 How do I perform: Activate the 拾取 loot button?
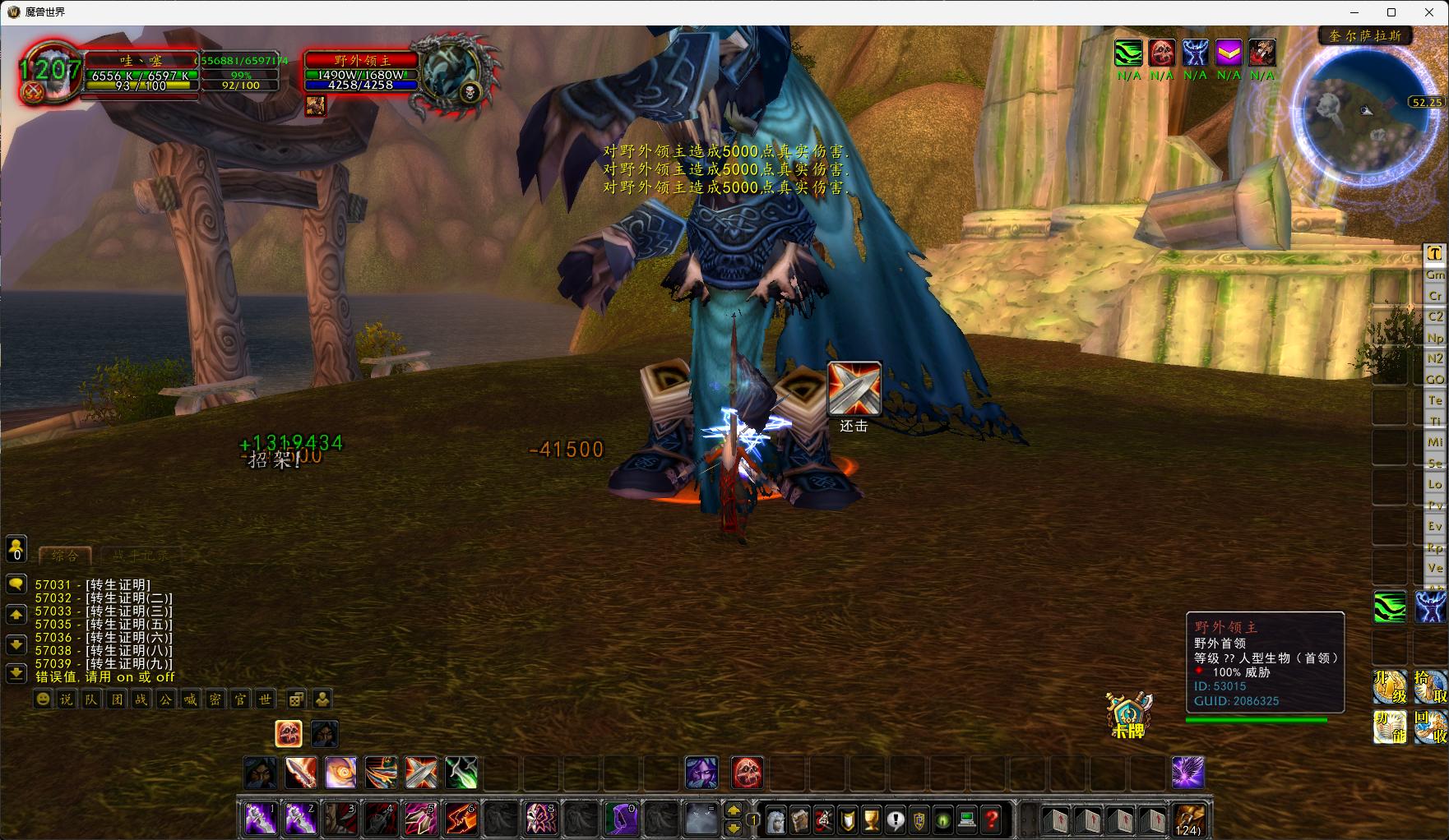[x=1431, y=687]
